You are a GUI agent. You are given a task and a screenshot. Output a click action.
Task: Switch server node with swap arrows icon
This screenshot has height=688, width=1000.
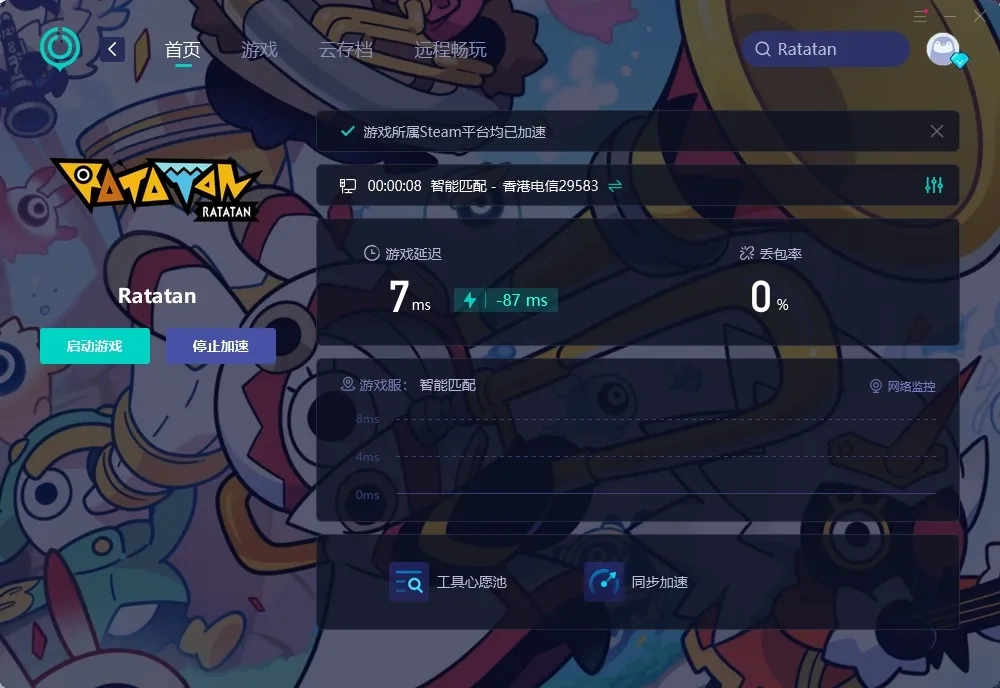615,186
